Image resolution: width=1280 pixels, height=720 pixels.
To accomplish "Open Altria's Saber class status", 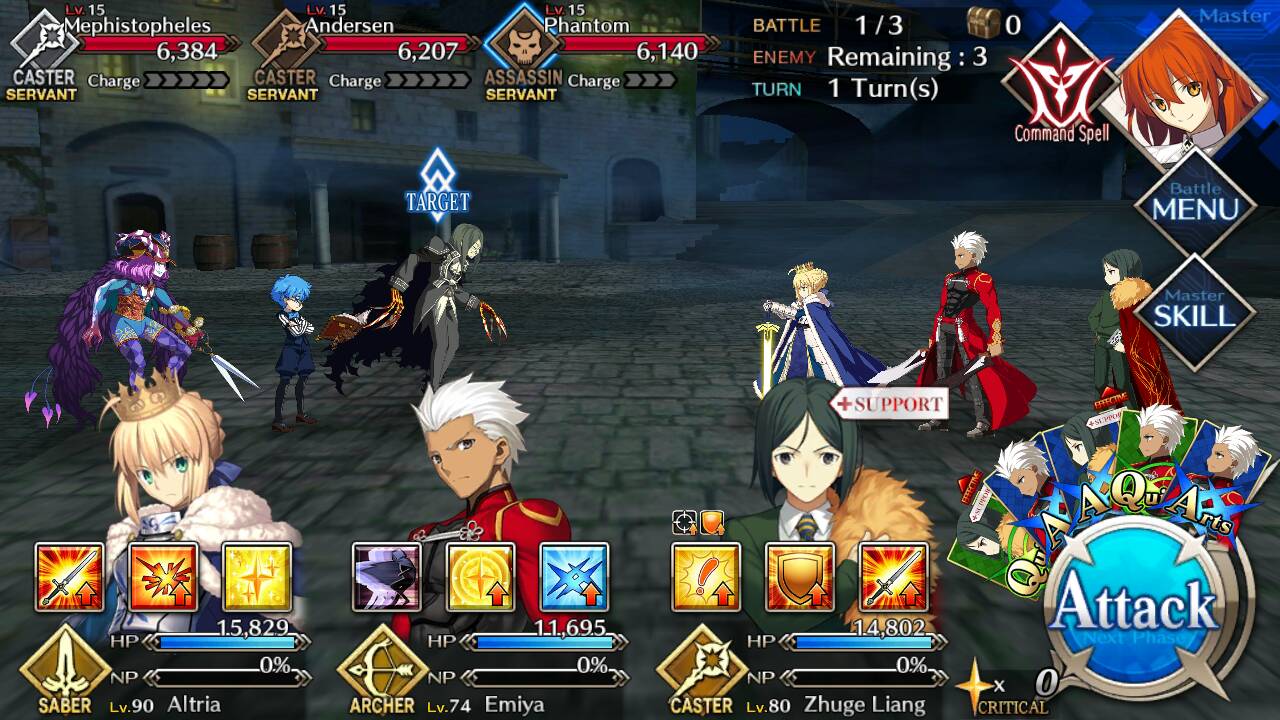I will (x=65, y=668).
